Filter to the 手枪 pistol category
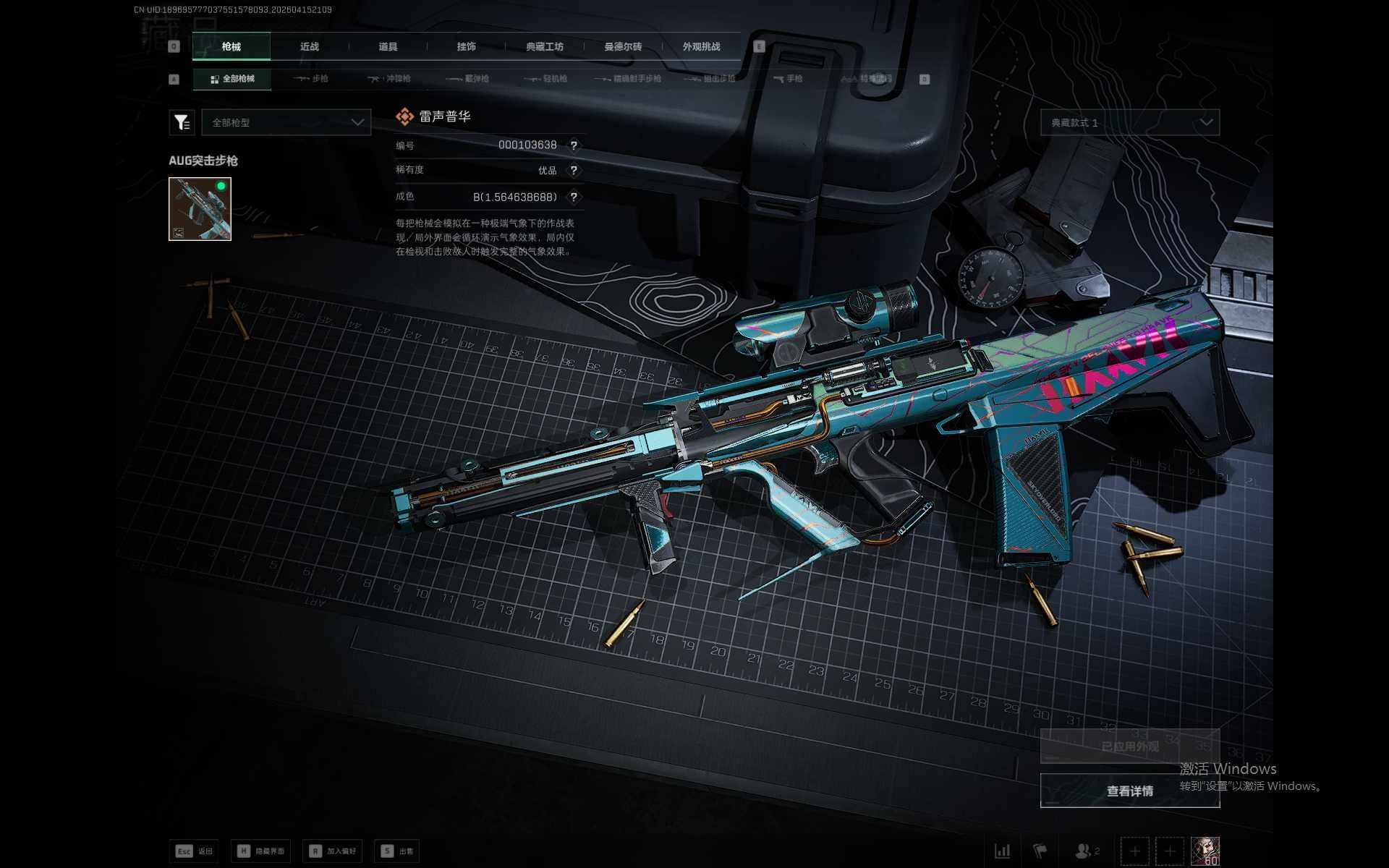Viewport: 1389px width, 868px height. 788,79
